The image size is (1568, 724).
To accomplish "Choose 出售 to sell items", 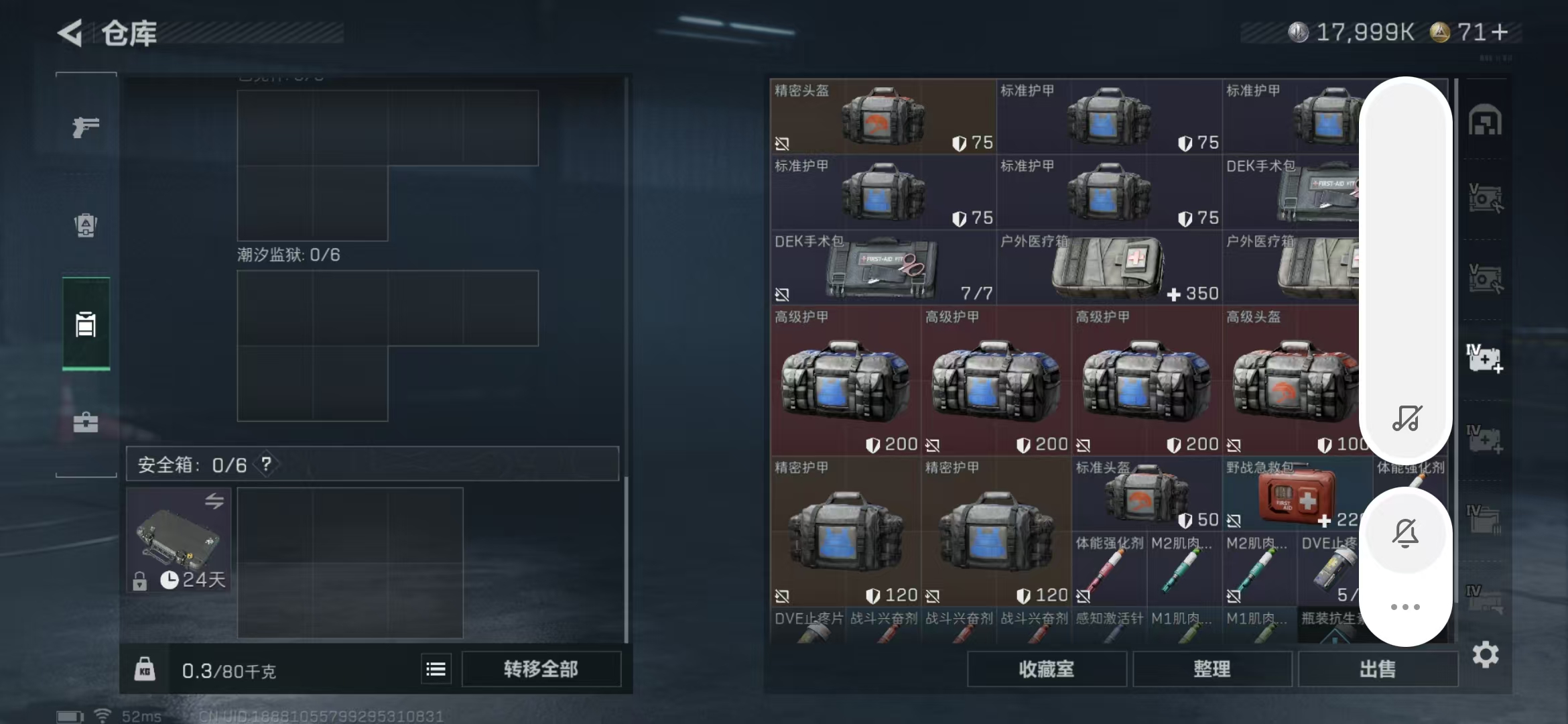I will (1378, 669).
